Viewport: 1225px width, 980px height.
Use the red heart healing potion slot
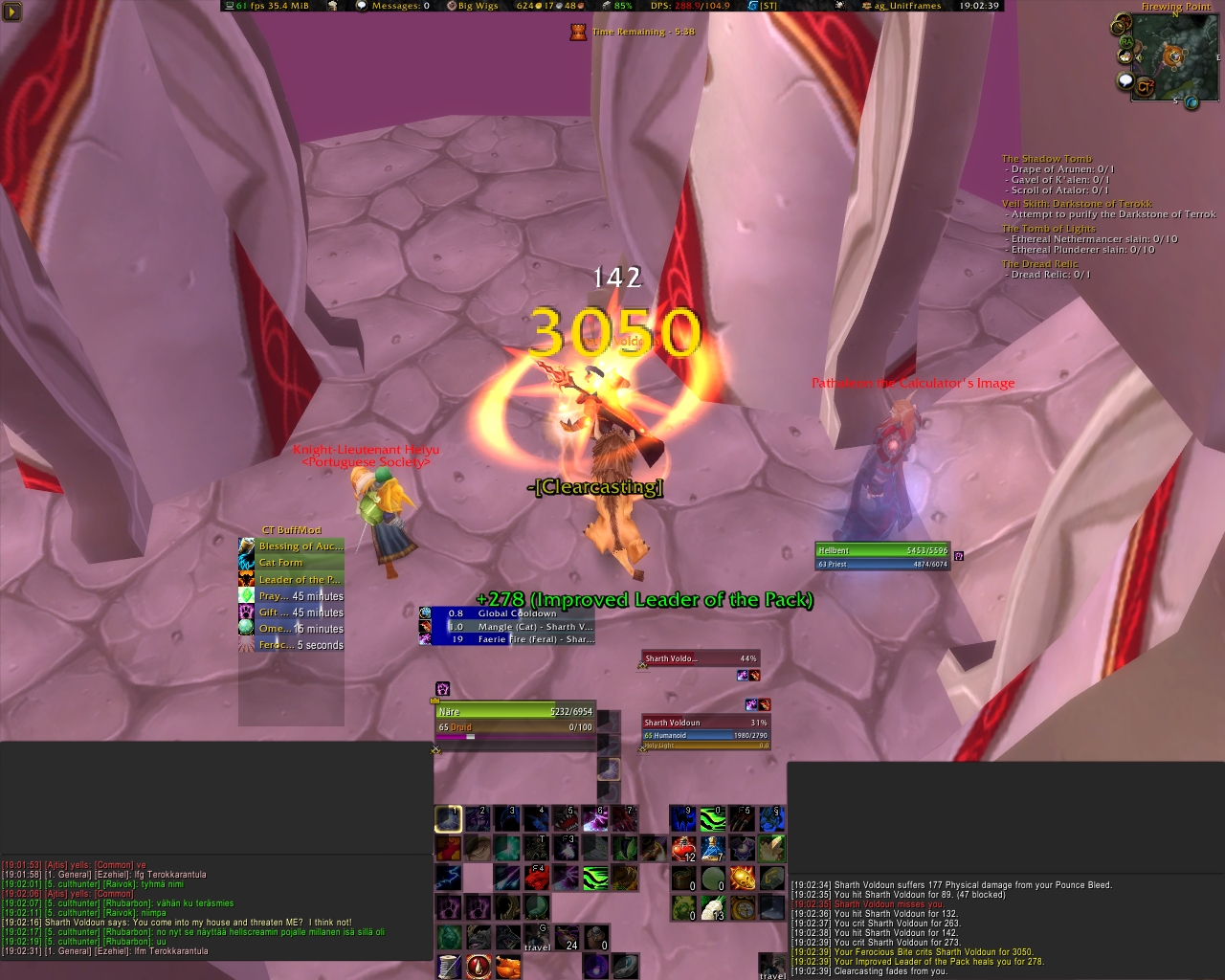pyautogui.click(x=682, y=848)
